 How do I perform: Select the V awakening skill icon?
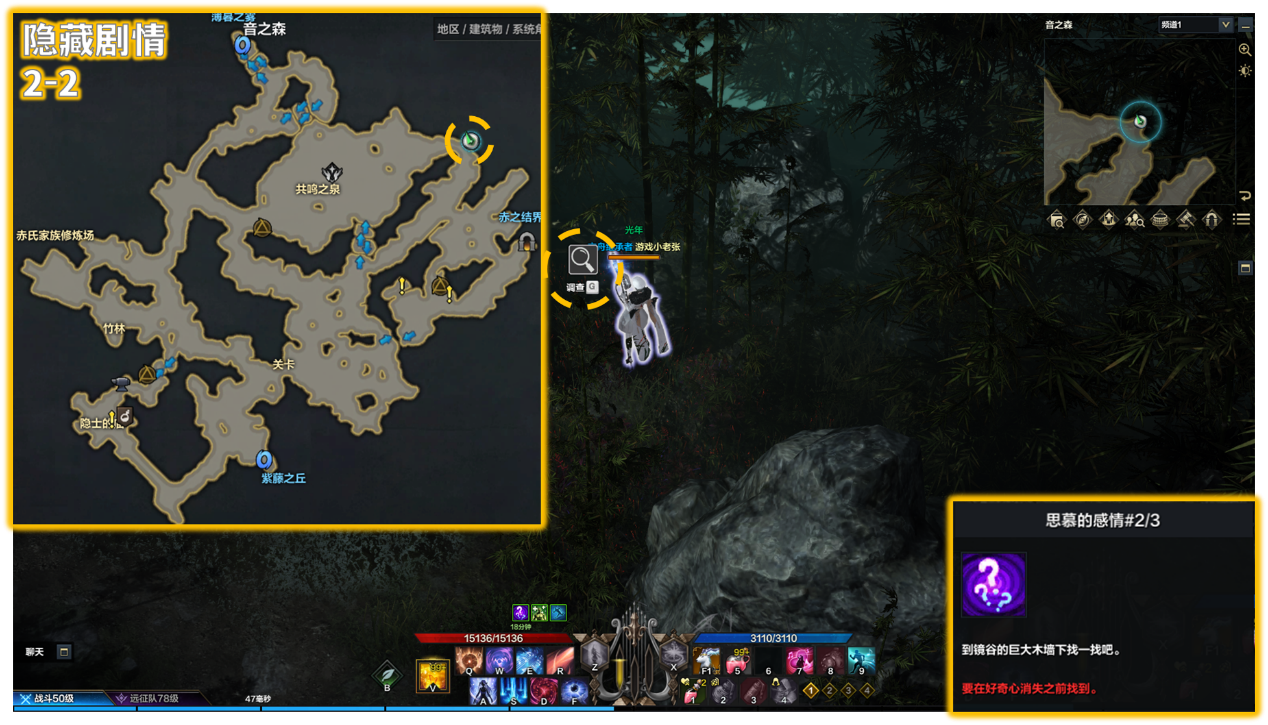click(432, 675)
